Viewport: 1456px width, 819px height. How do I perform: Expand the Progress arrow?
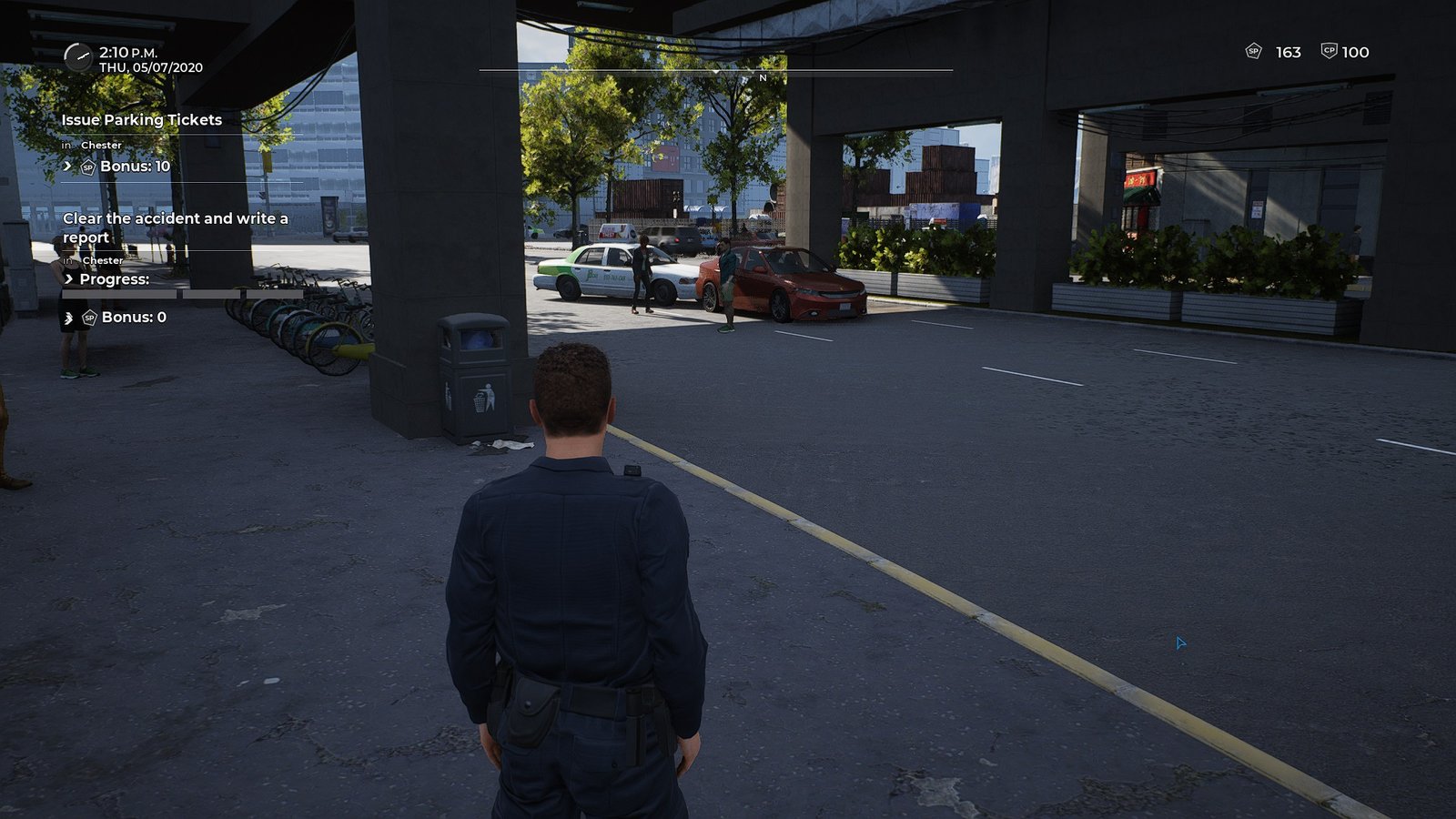click(x=68, y=279)
